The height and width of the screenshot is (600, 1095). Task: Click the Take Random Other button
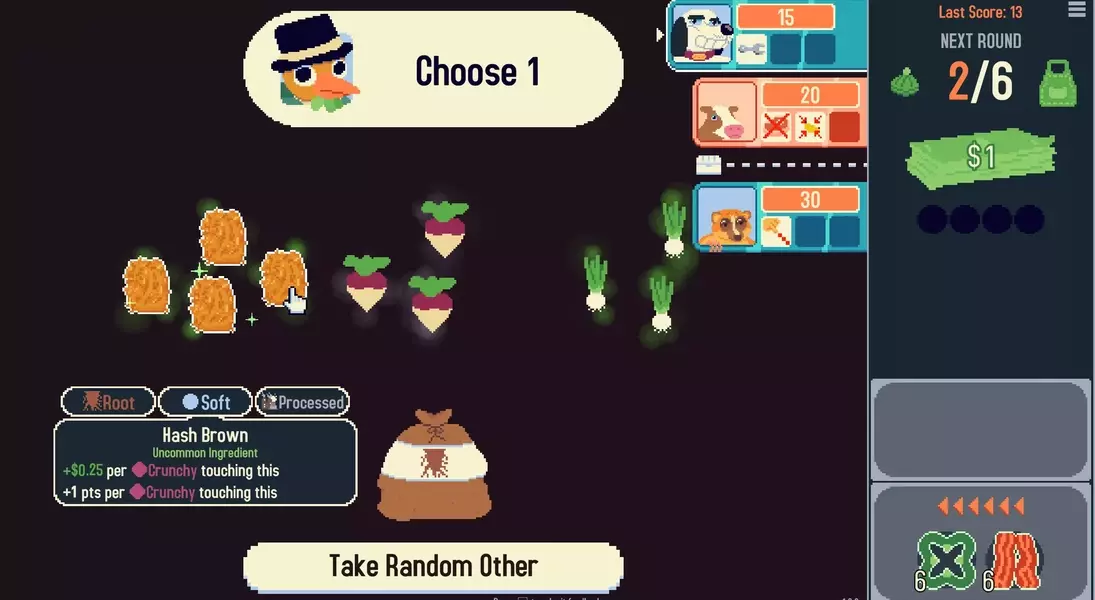click(433, 566)
